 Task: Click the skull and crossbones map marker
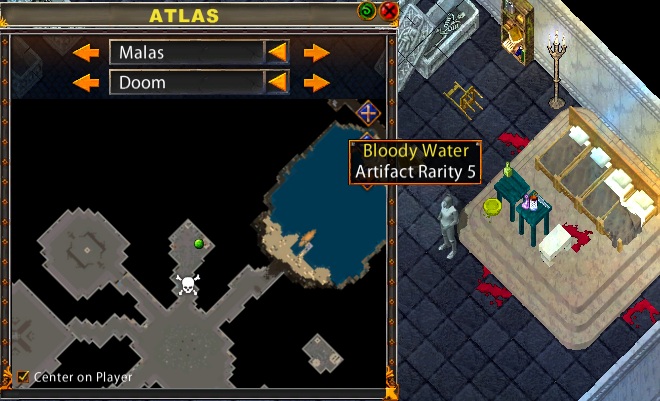pos(186,285)
